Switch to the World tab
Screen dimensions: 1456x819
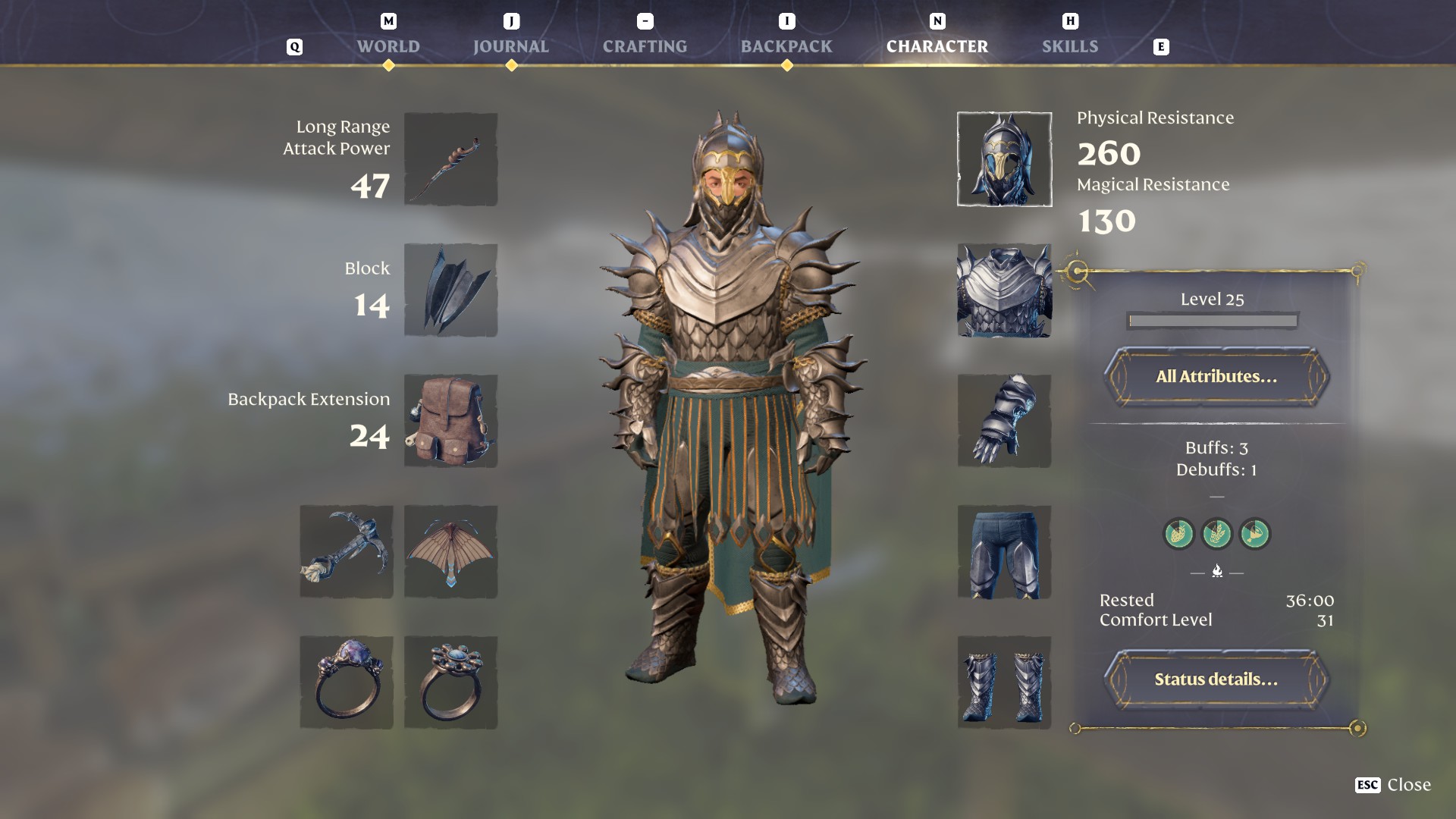388,46
